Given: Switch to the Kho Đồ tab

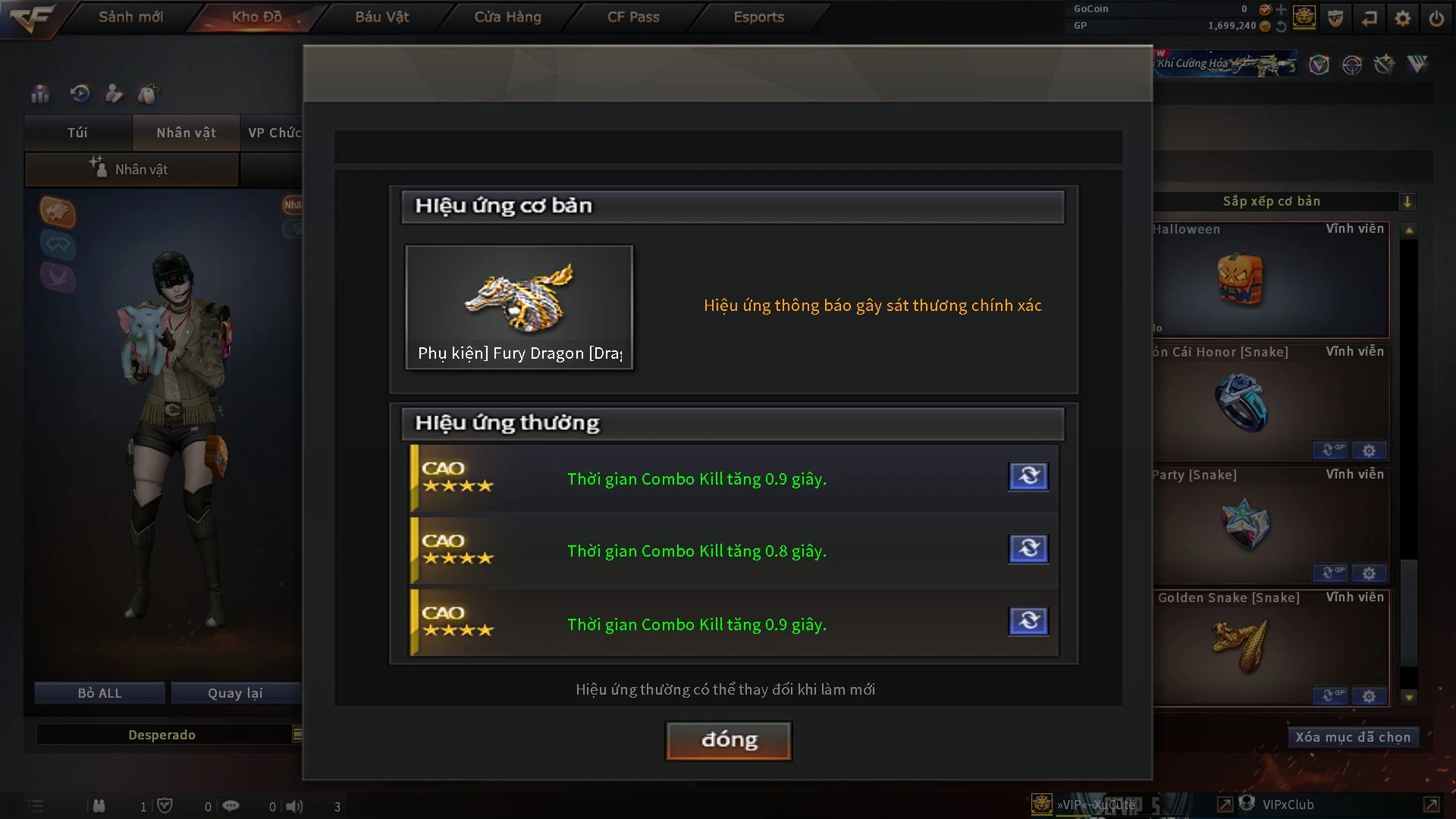Looking at the screenshot, I should 256,17.
